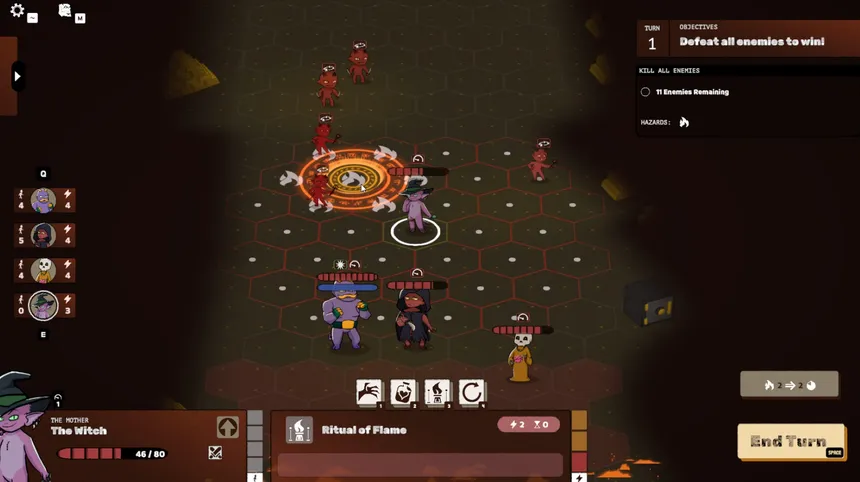The width and height of the screenshot is (860, 482).
Task: Show the fire hazard info icon
Action: point(685,122)
